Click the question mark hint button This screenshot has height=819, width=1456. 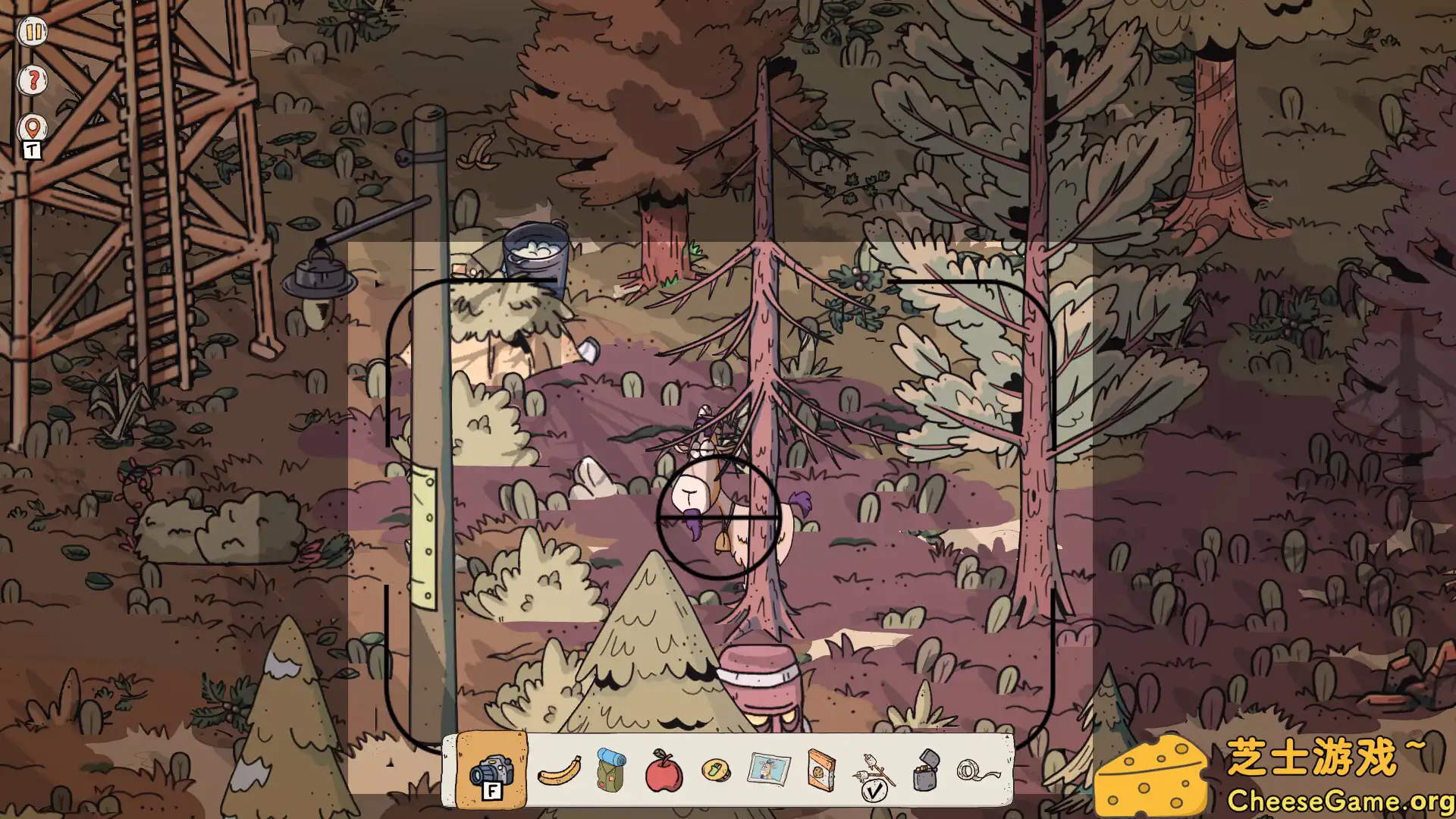pyautogui.click(x=32, y=80)
